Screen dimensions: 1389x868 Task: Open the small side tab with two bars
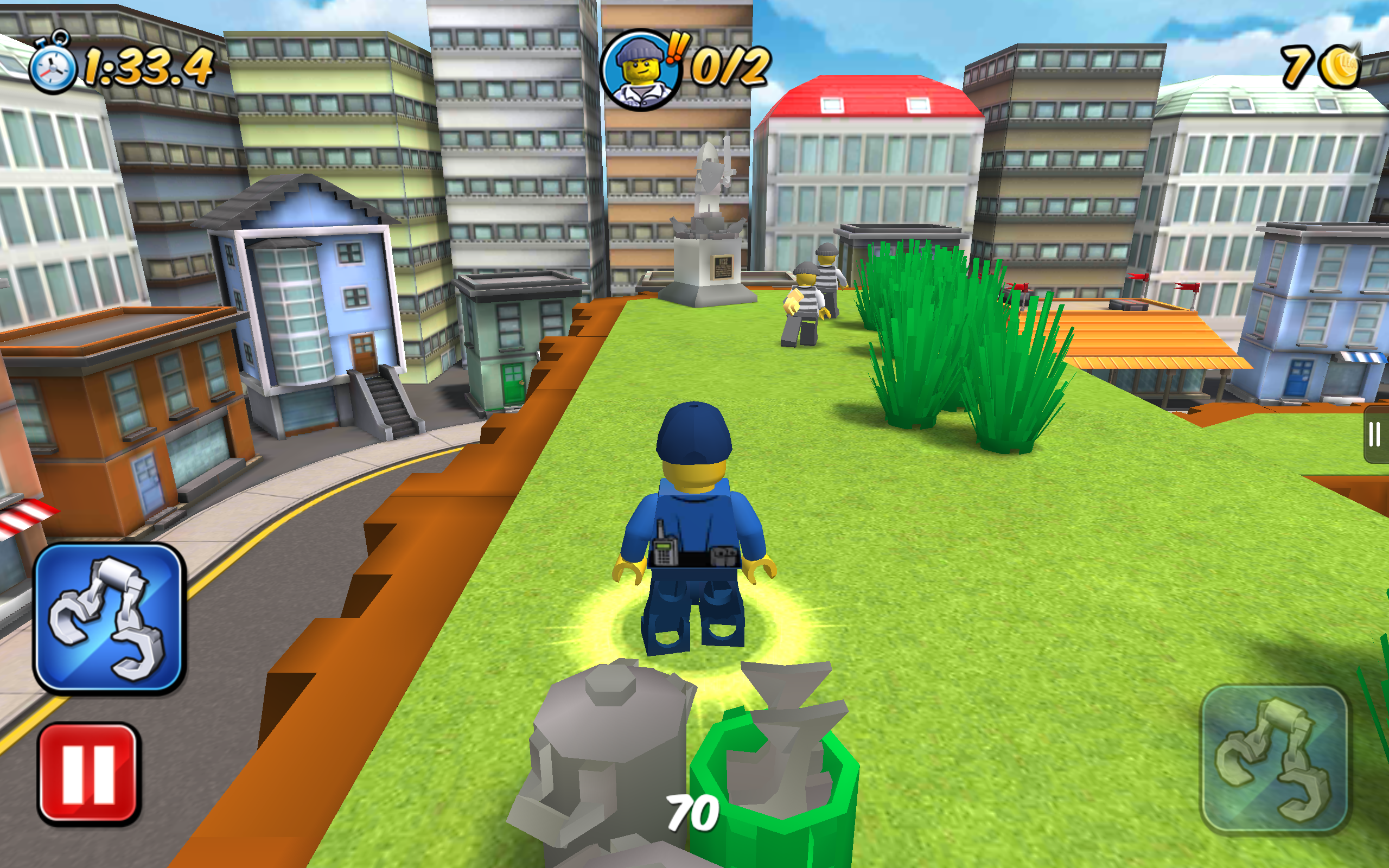coord(1375,434)
